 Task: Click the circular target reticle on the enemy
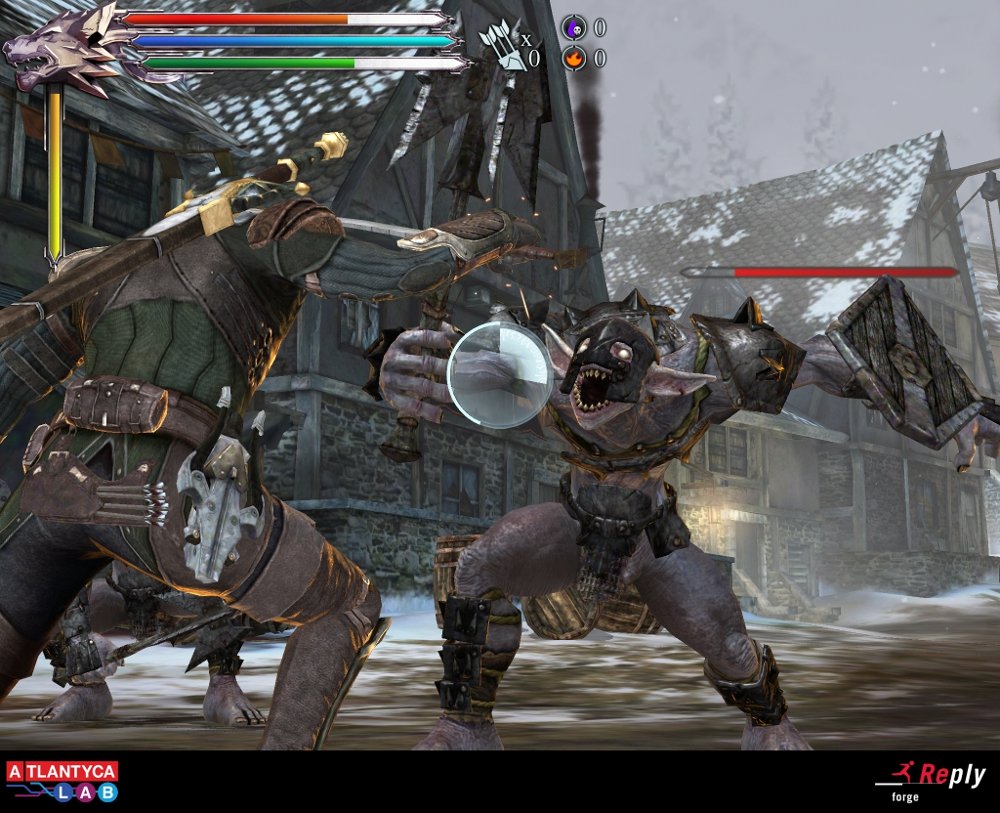(x=500, y=375)
